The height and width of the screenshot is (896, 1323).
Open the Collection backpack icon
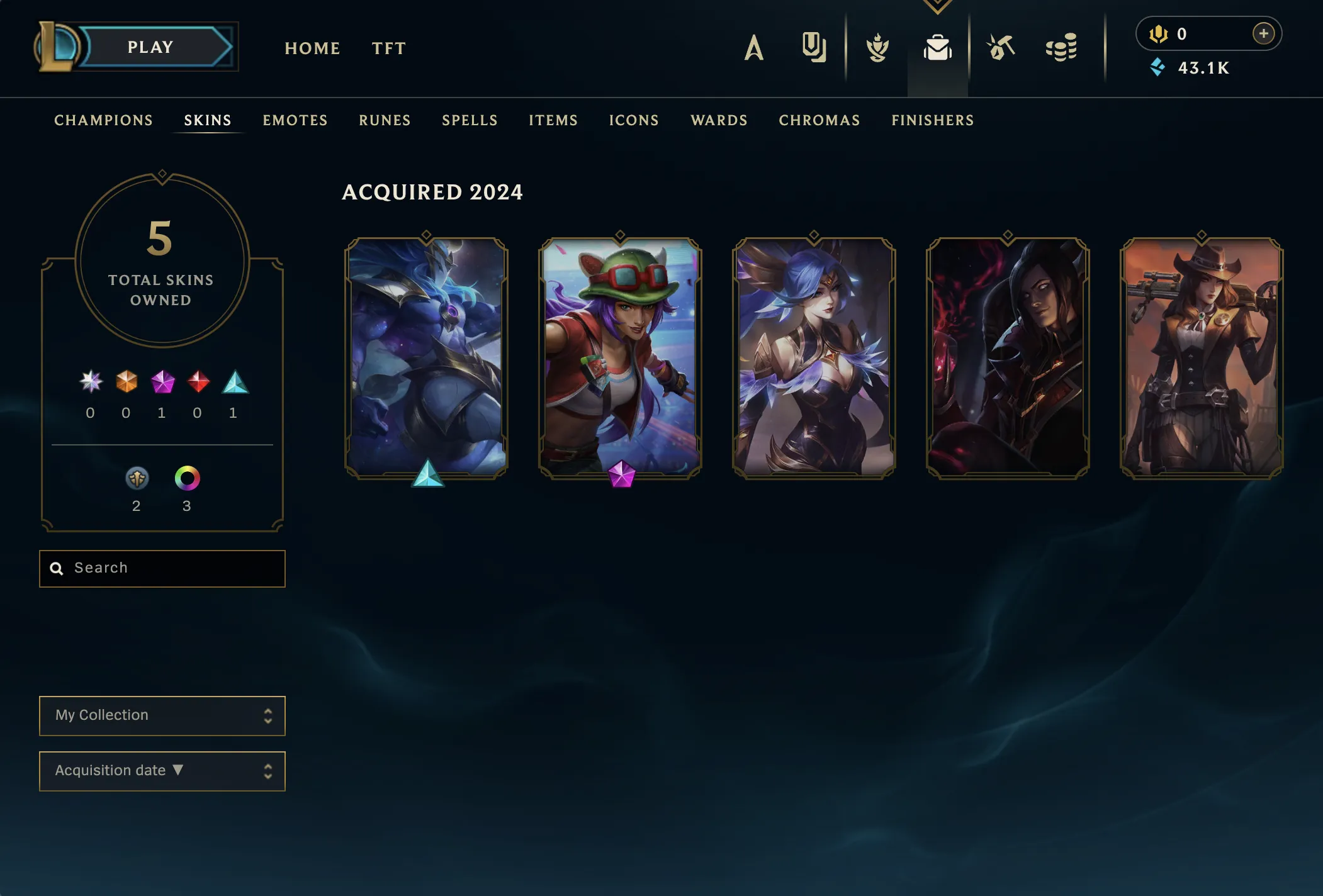937,47
